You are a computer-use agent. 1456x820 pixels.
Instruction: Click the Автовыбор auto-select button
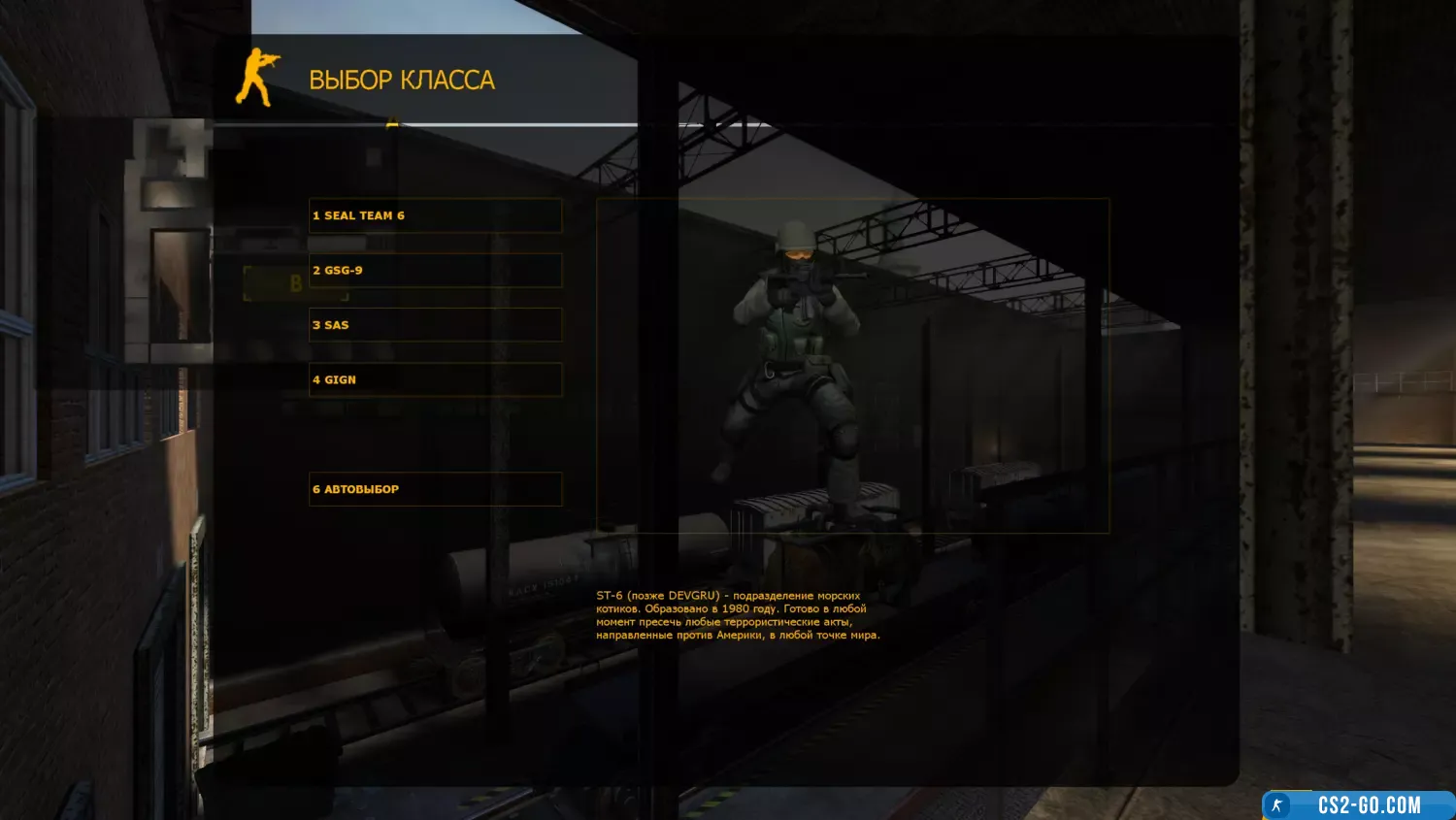tap(435, 489)
